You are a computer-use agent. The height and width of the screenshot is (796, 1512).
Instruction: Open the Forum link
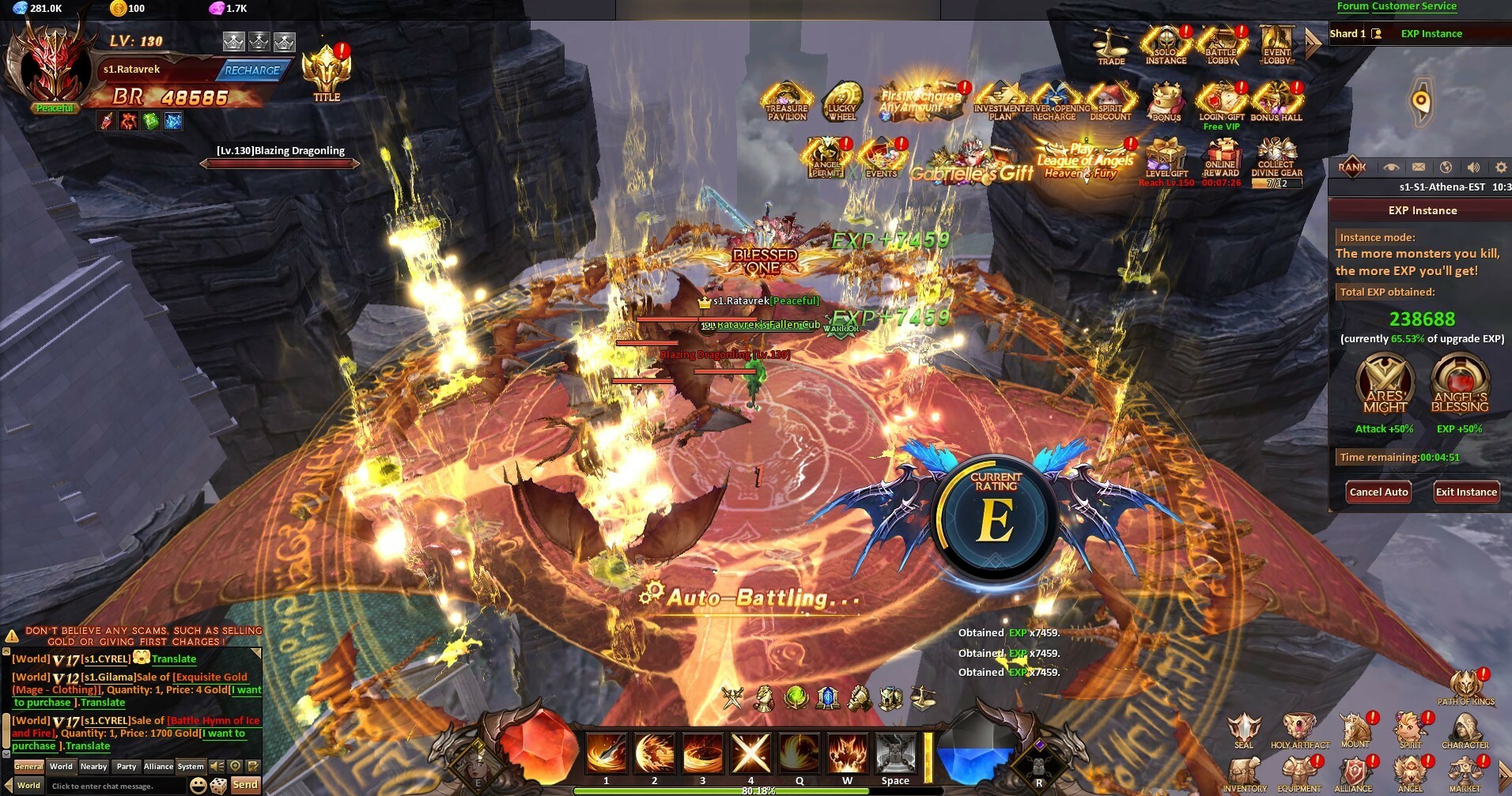(x=1352, y=6)
